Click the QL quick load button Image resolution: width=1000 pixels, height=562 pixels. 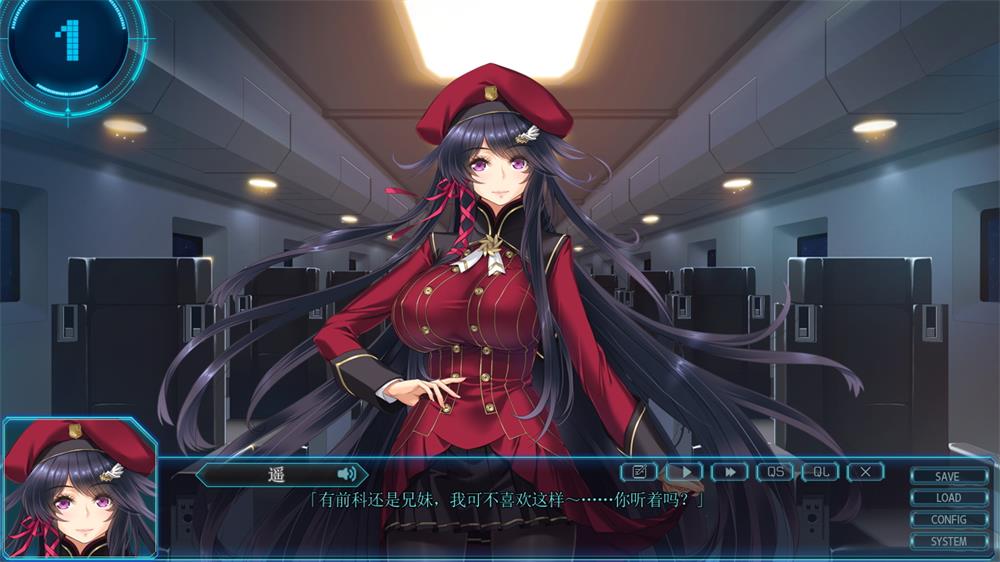[820, 471]
